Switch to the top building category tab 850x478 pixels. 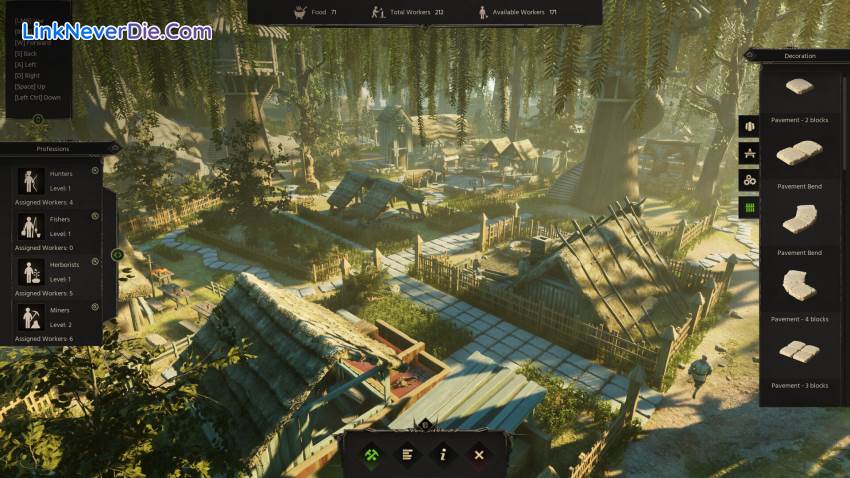[x=749, y=127]
